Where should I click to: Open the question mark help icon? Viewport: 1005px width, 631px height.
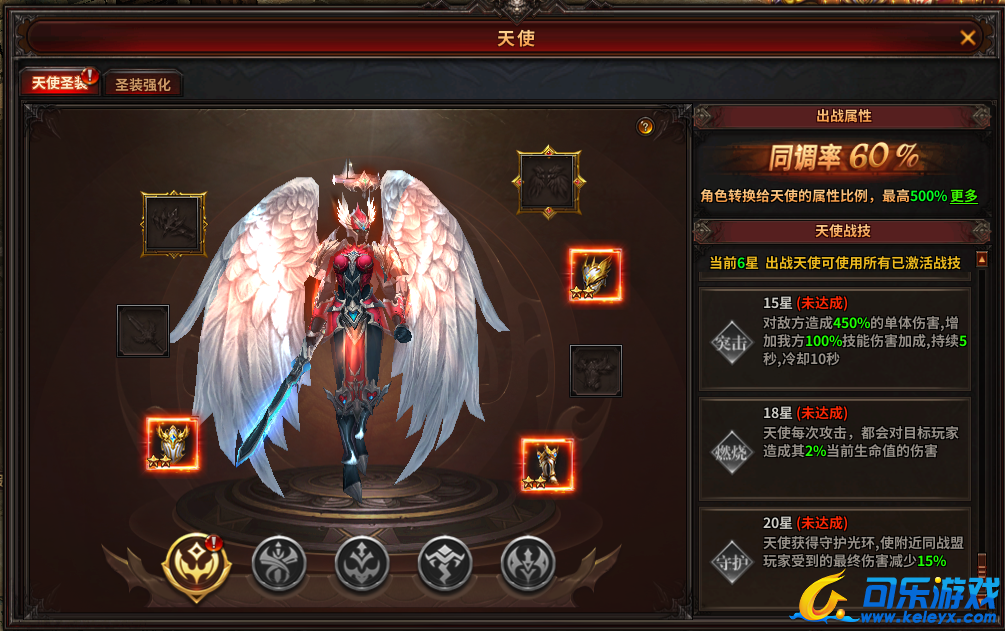point(645,126)
